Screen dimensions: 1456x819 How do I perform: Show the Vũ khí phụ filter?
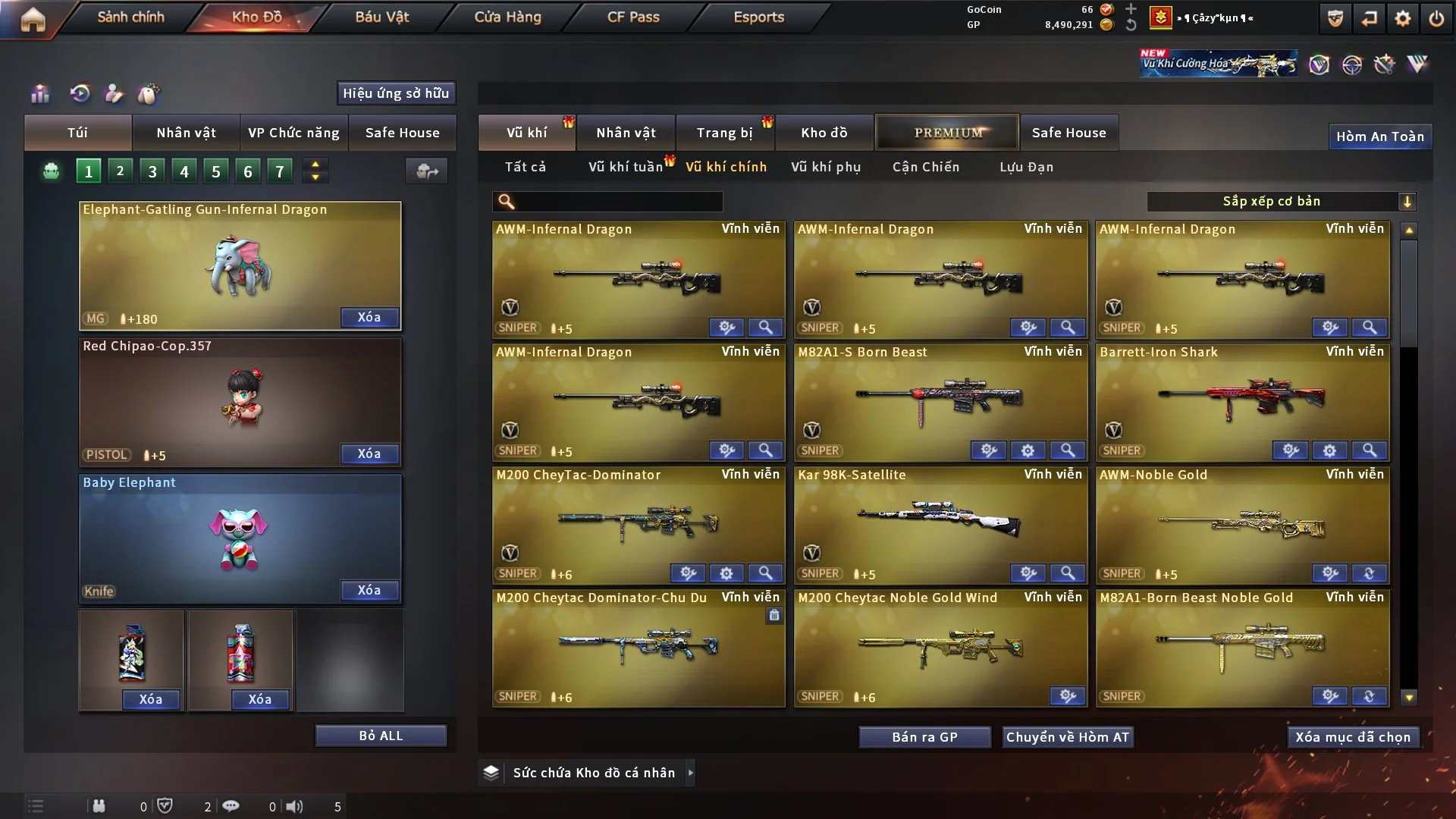pyautogui.click(x=826, y=167)
